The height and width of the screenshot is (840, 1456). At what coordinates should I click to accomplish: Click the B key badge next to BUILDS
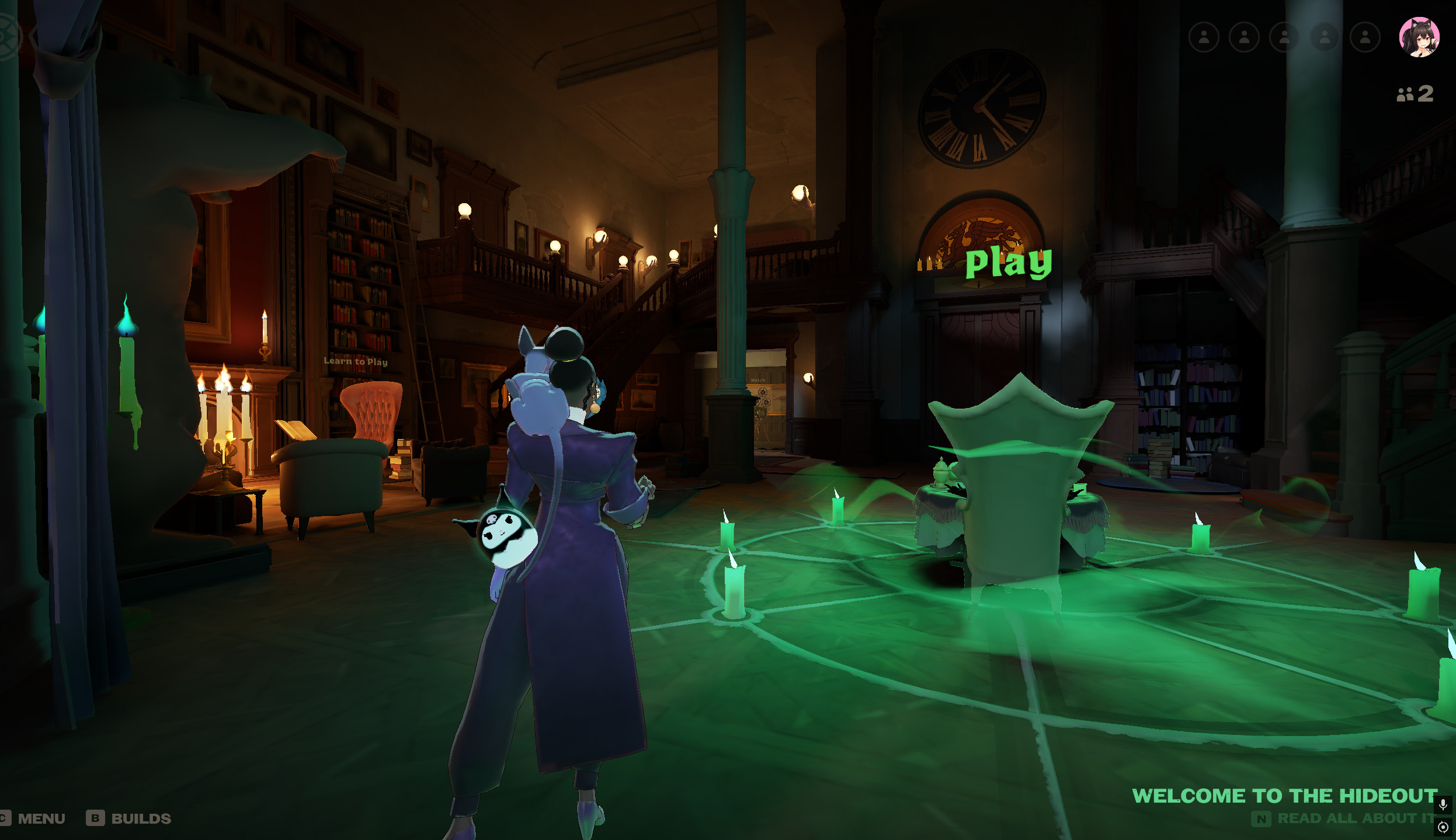(x=96, y=819)
